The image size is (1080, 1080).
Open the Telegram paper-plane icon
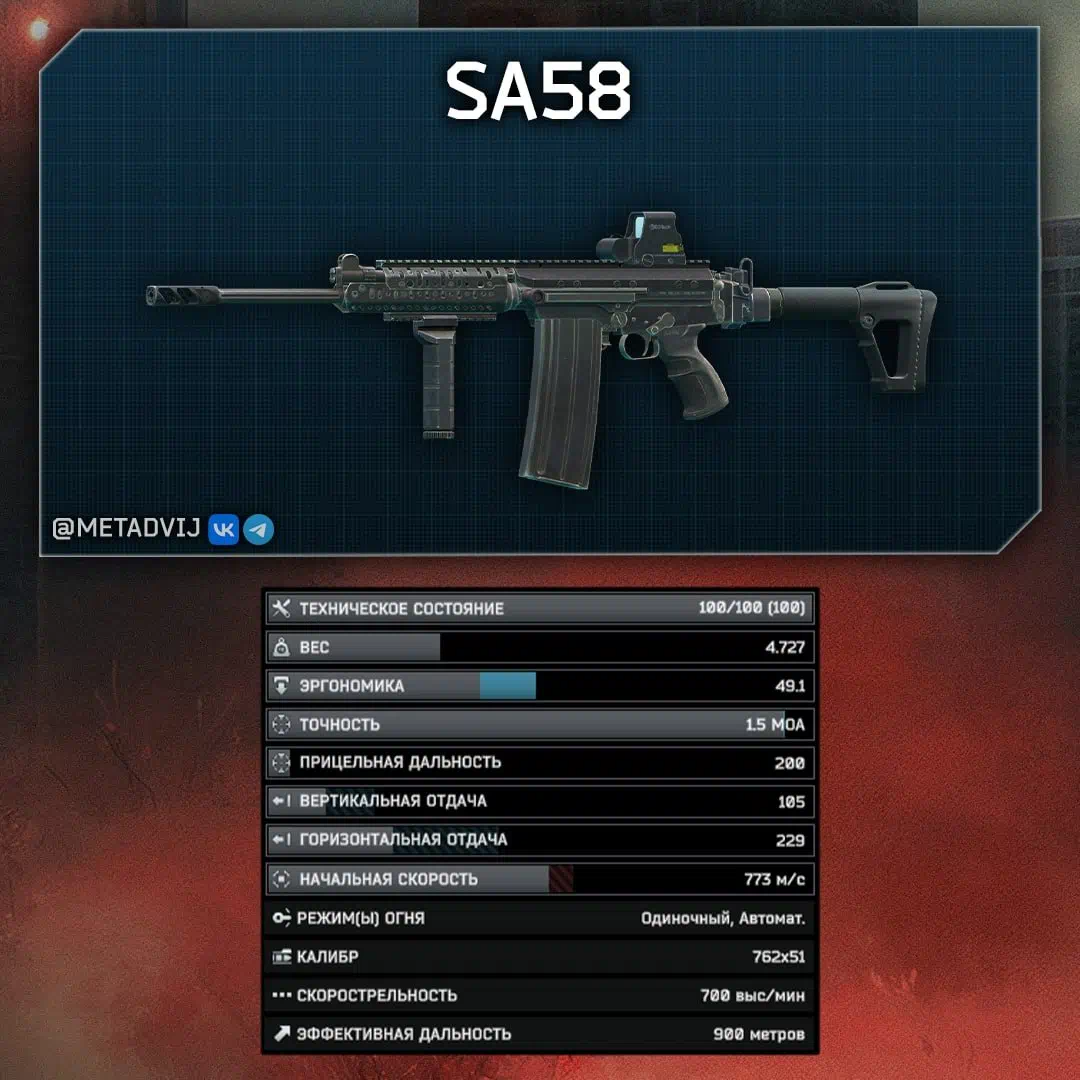point(259,530)
